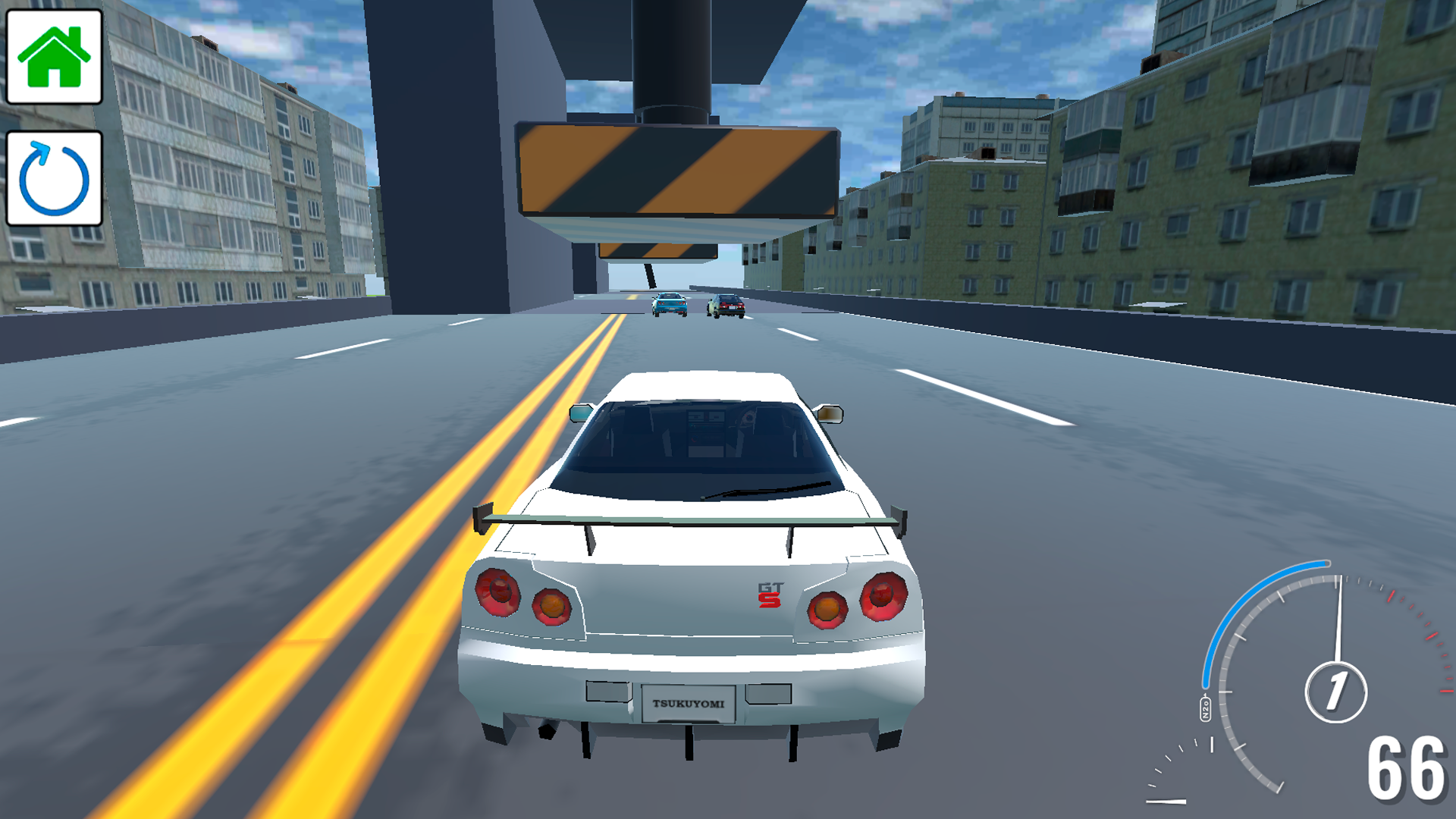The image size is (1456, 819).
Task: Select the gear indicator showing 1
Action: pos(1335,692)
